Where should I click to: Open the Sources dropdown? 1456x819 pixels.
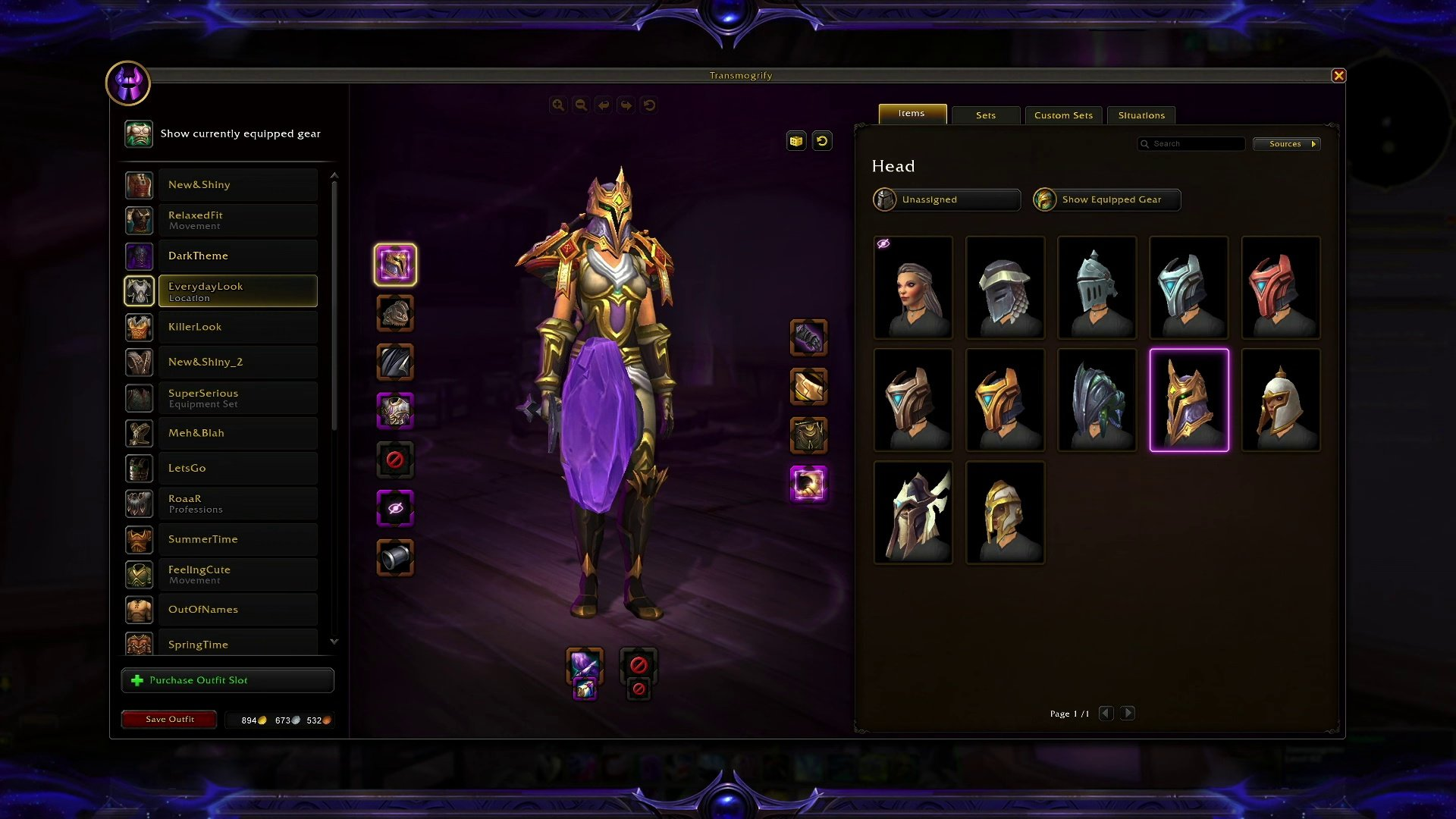click(x=1285, y=143)
